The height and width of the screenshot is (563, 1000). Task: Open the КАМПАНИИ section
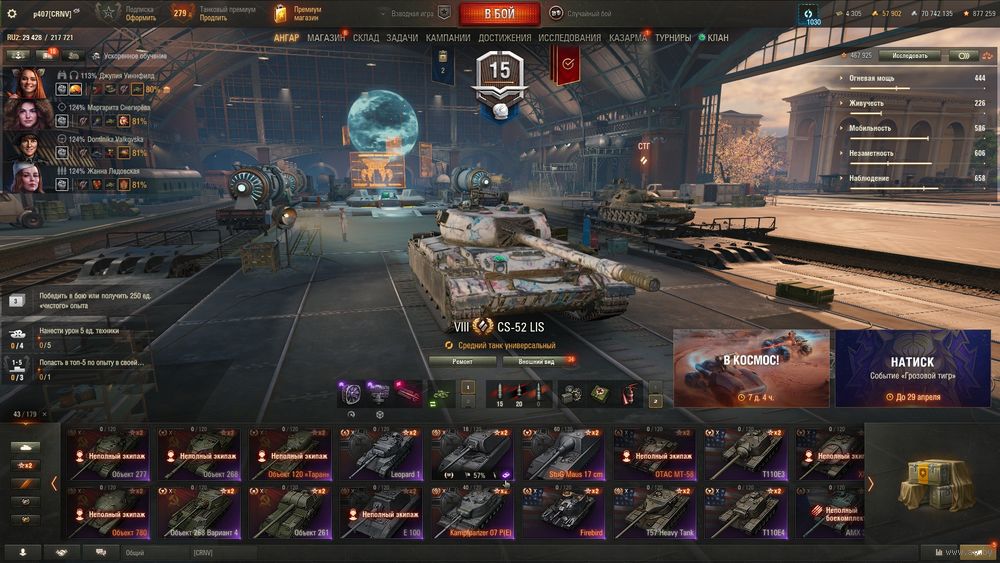point(448,38)
